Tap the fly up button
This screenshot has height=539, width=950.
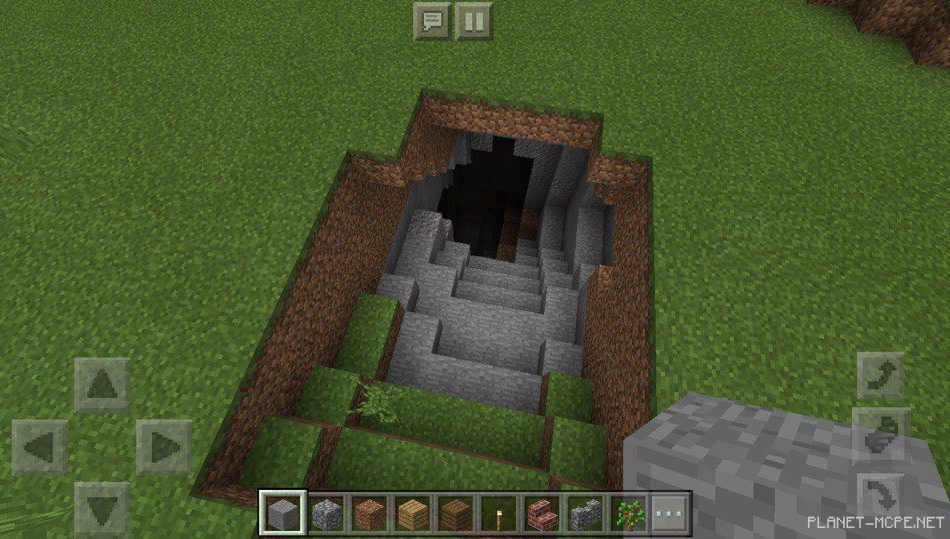882,377
